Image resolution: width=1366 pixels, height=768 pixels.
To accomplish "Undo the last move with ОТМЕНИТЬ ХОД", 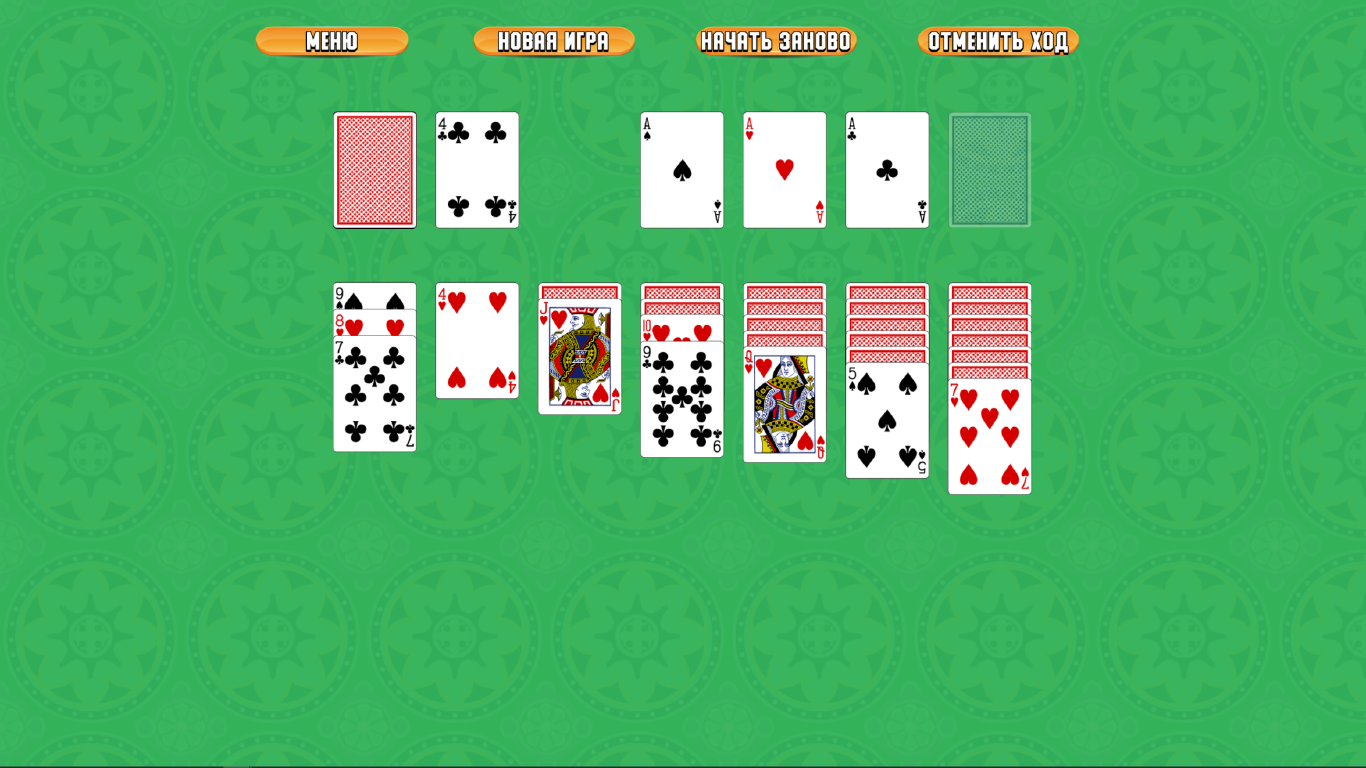I will tap(999, 41).
